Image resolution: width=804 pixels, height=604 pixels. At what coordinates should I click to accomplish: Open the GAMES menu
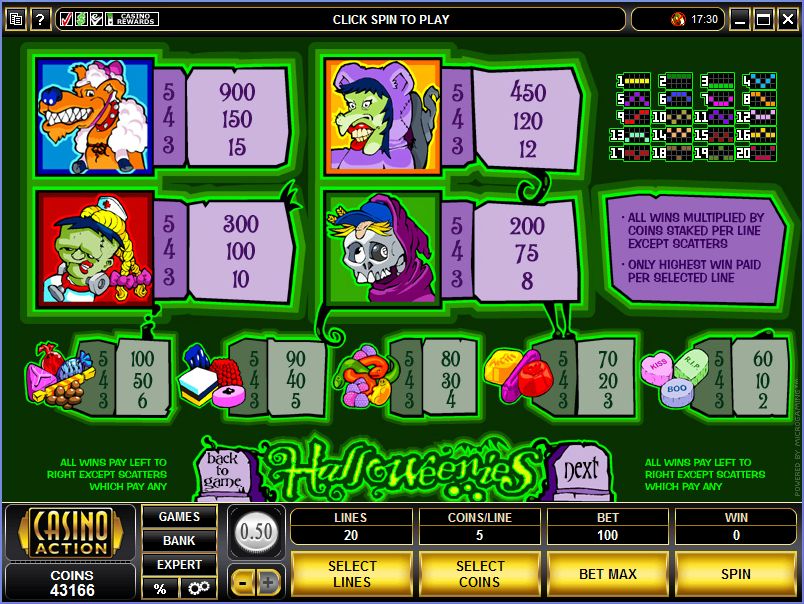[x=179, y=517]
